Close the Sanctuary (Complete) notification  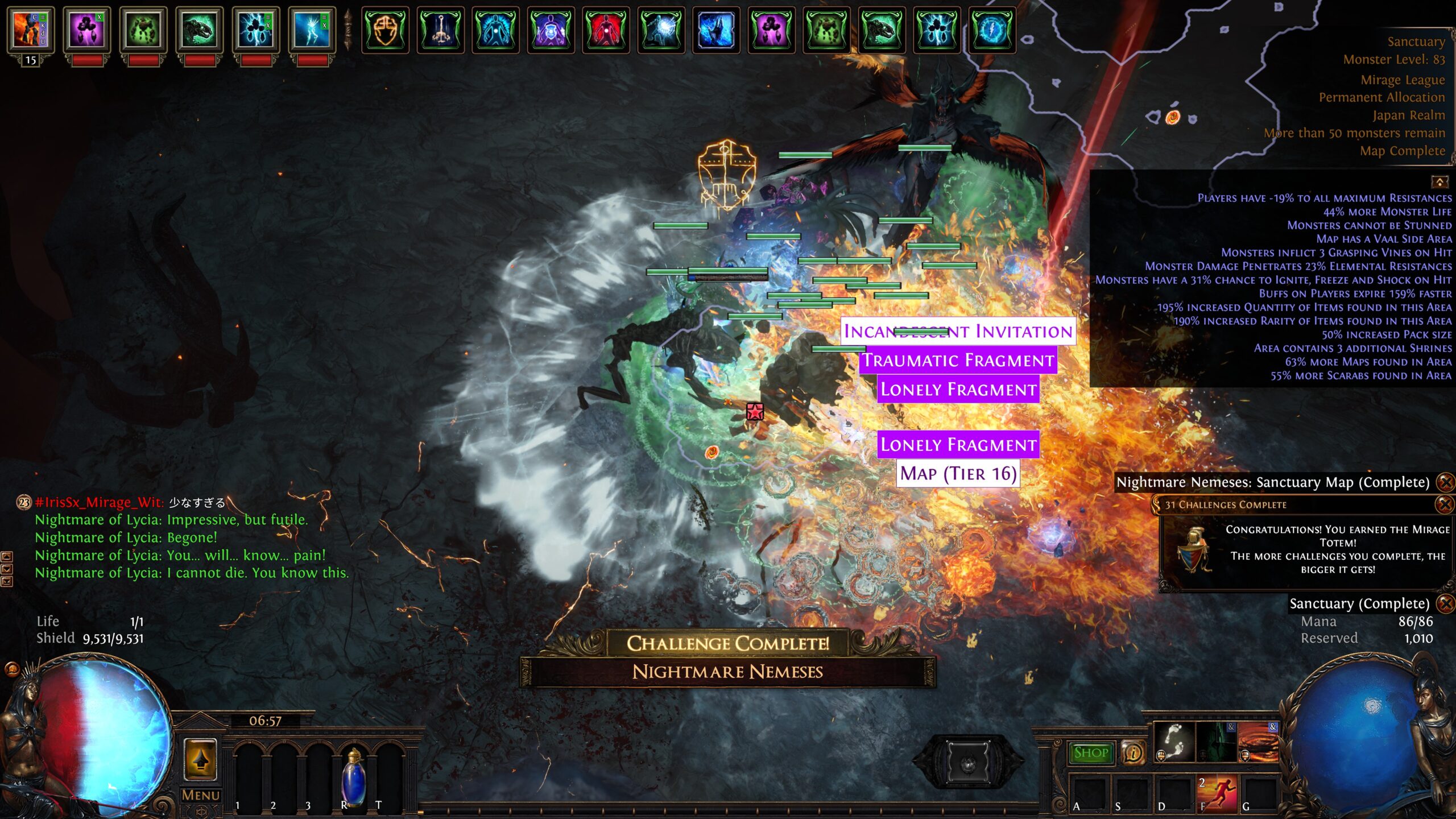[1445, 603]
